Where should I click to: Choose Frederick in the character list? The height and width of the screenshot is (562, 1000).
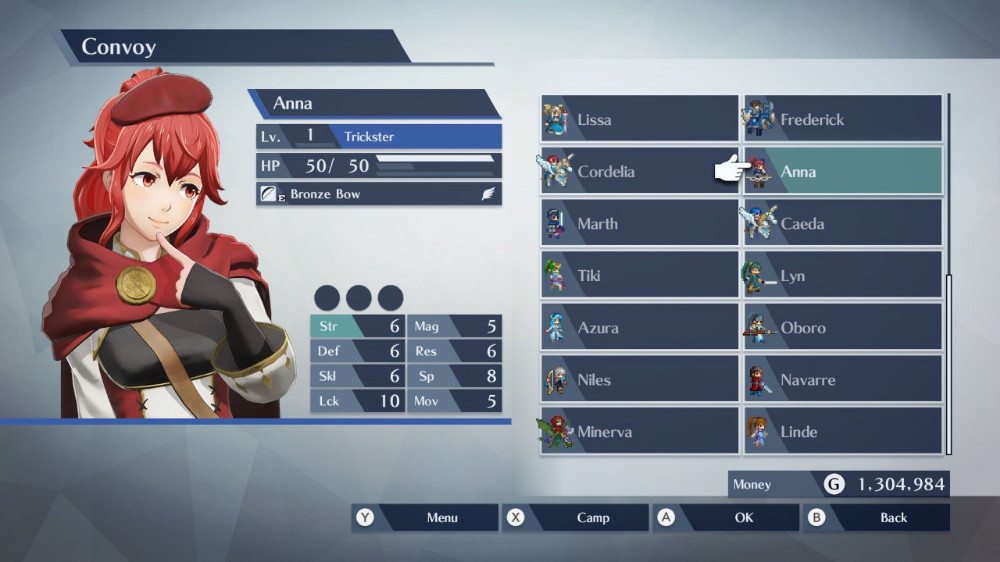842,119
